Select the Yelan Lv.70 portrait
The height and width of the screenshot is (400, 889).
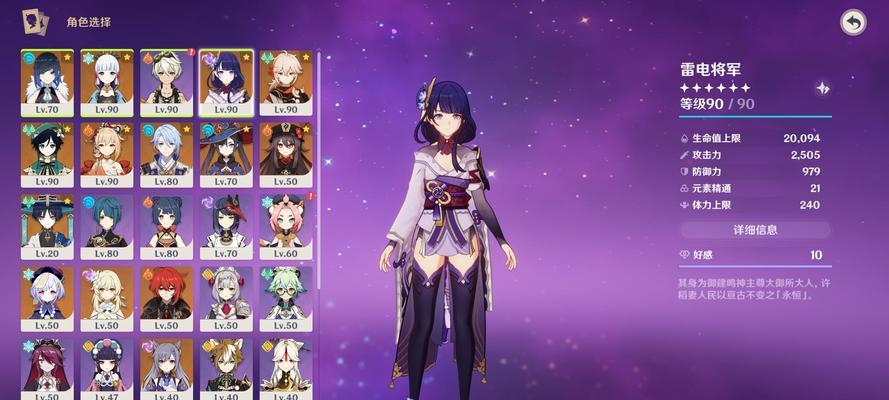(x=47, y=82)
